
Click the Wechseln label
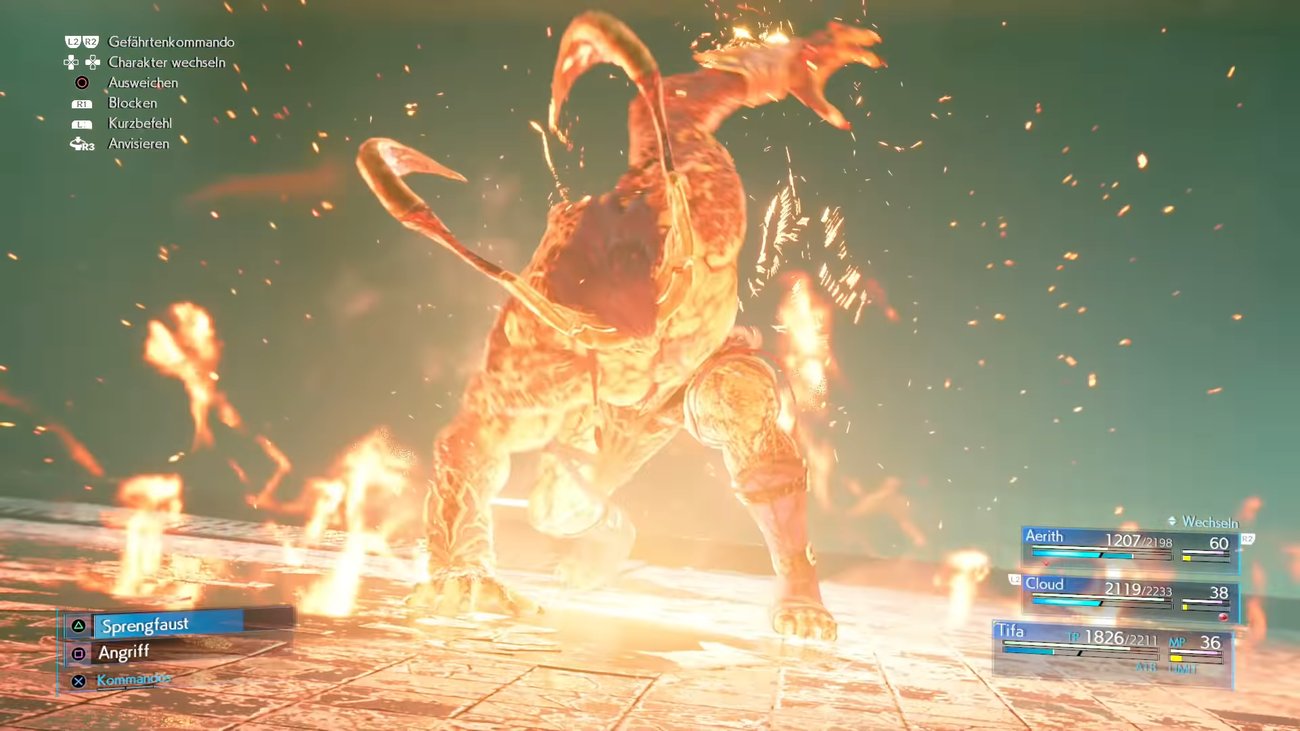(x=1210, y=522)
